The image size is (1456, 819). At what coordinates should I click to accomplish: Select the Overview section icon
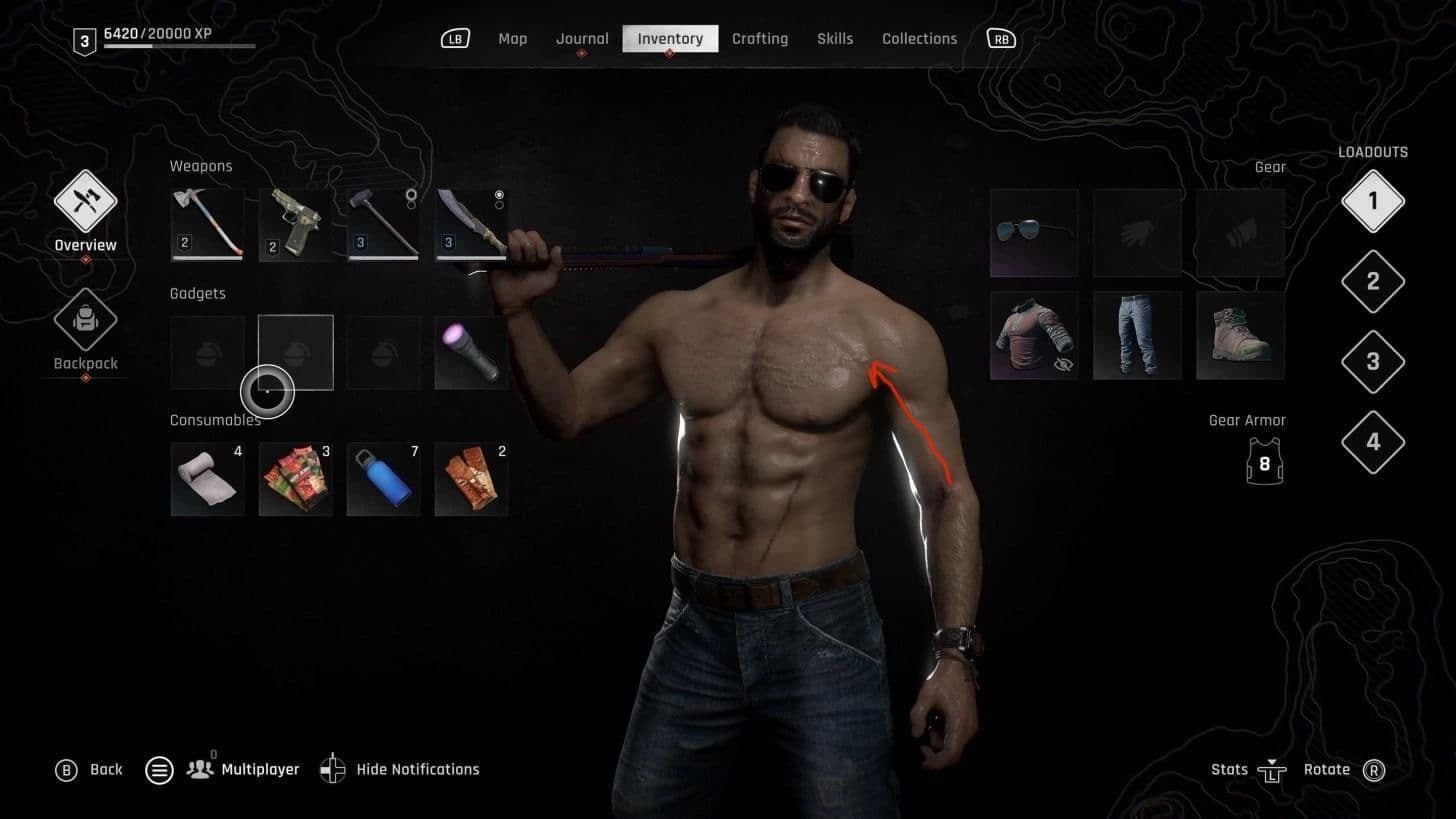coord(86,202)
